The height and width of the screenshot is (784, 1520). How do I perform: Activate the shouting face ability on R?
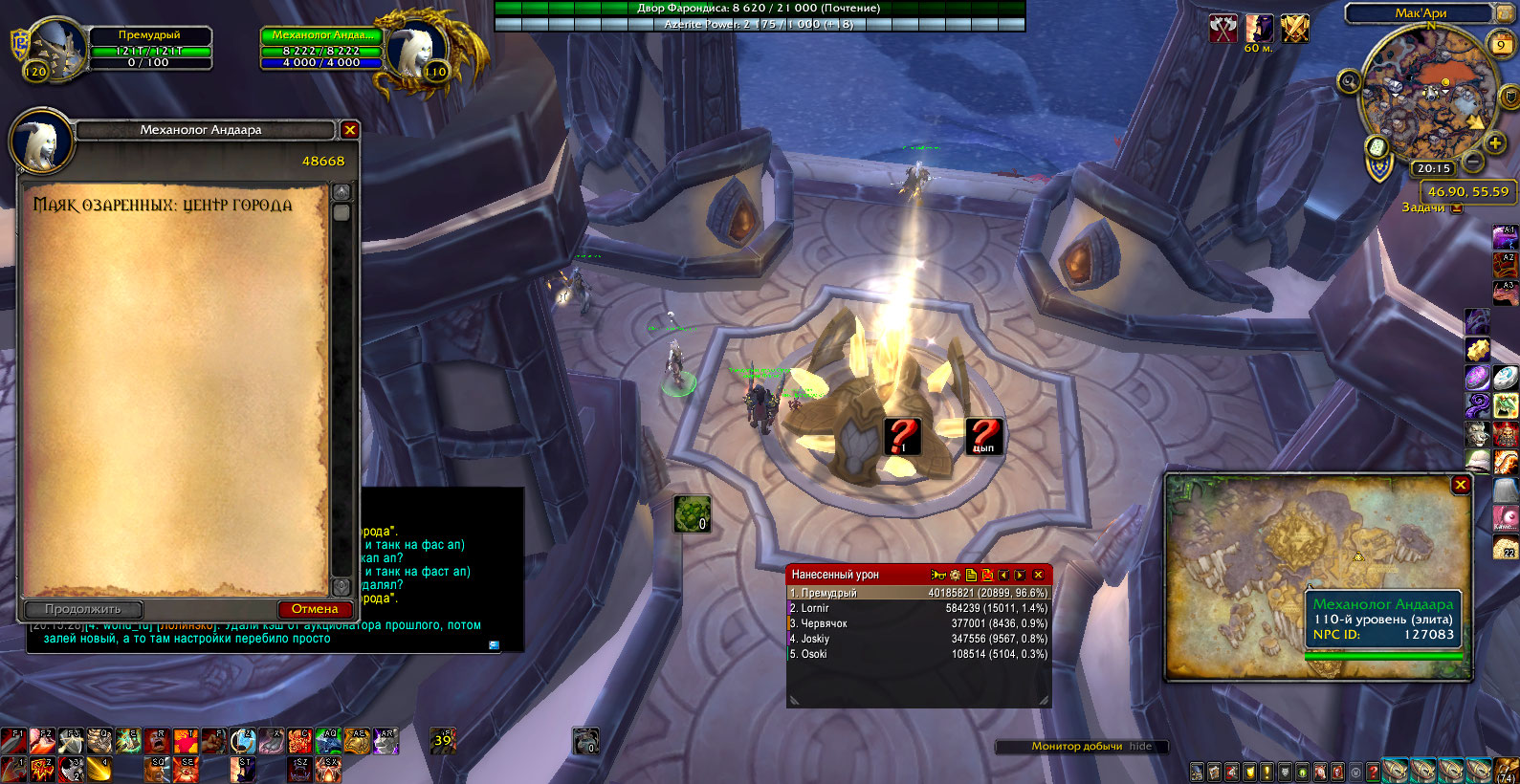[157, 740]
